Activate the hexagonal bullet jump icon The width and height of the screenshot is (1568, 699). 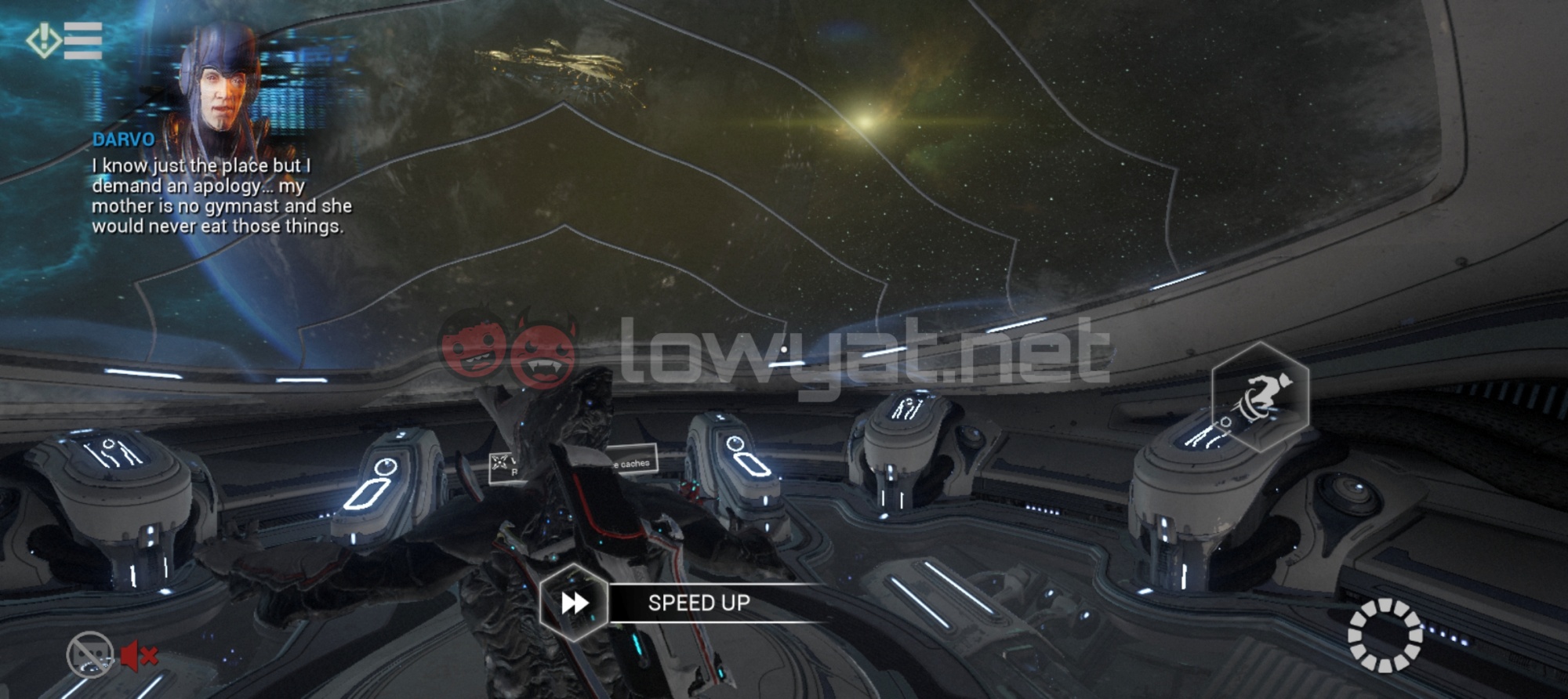pyautogui.click(x=1260, y=397)
